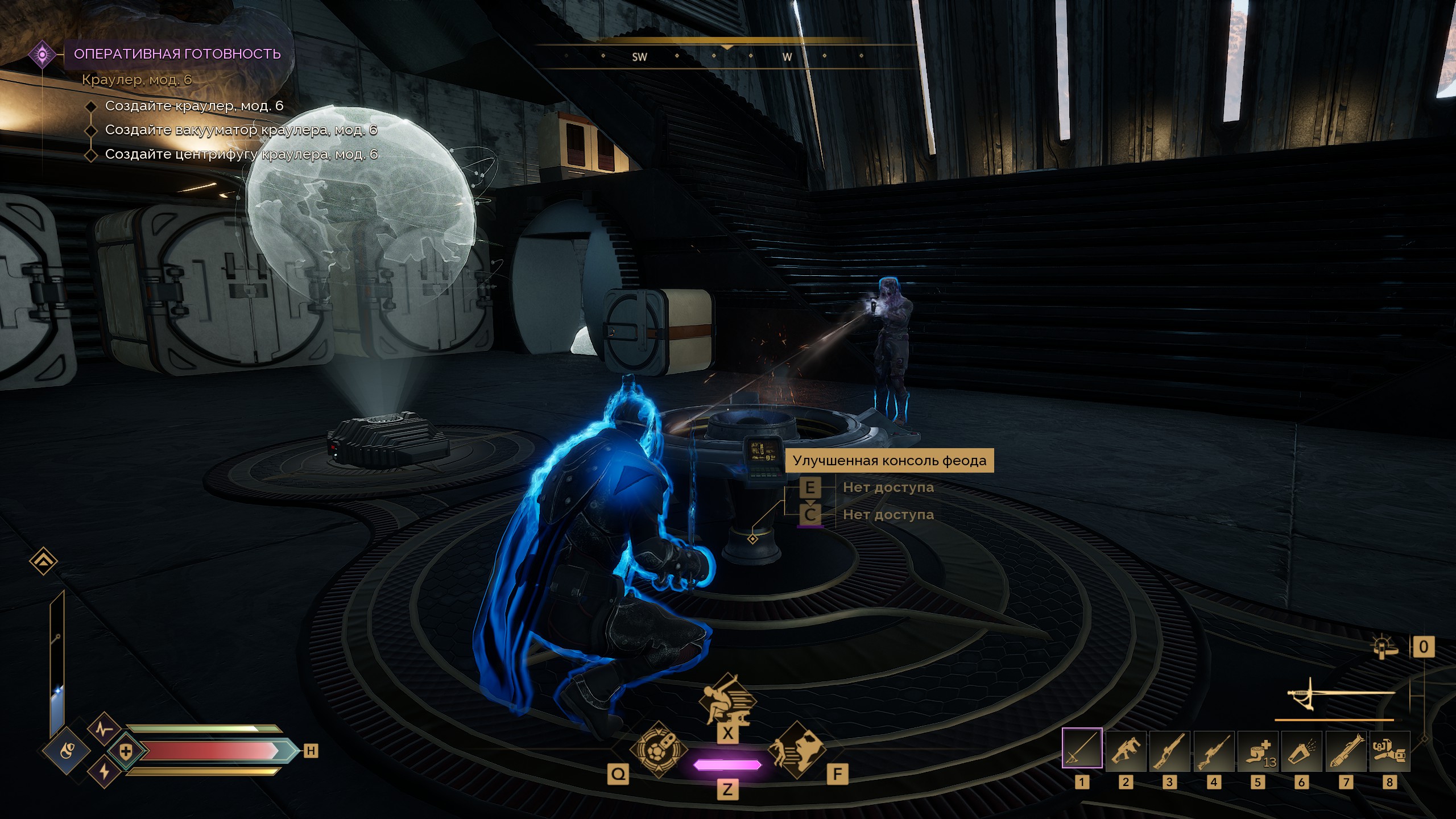Equip the submachine gun in slot 2
The width and height of the screenshot is (1456, 819).
[x=1126, y=750]
